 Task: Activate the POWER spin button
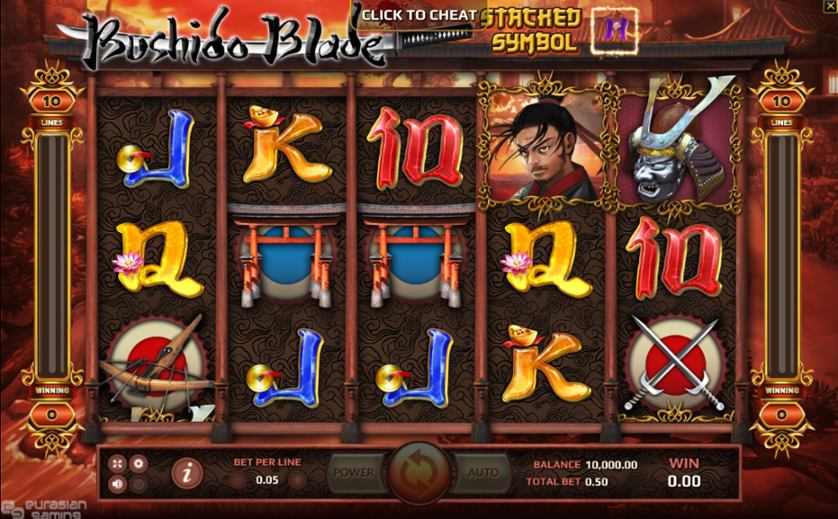[353, 472]
